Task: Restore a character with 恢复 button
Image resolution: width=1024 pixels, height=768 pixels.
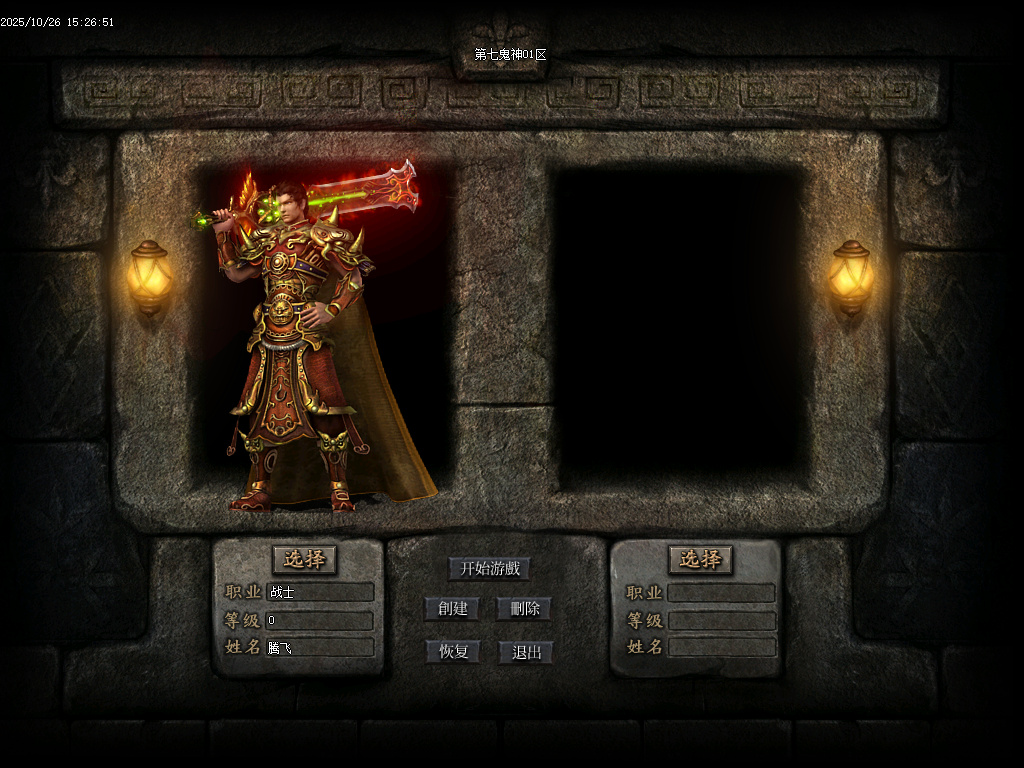Action: pyautogui.click(x=452, y=652)
